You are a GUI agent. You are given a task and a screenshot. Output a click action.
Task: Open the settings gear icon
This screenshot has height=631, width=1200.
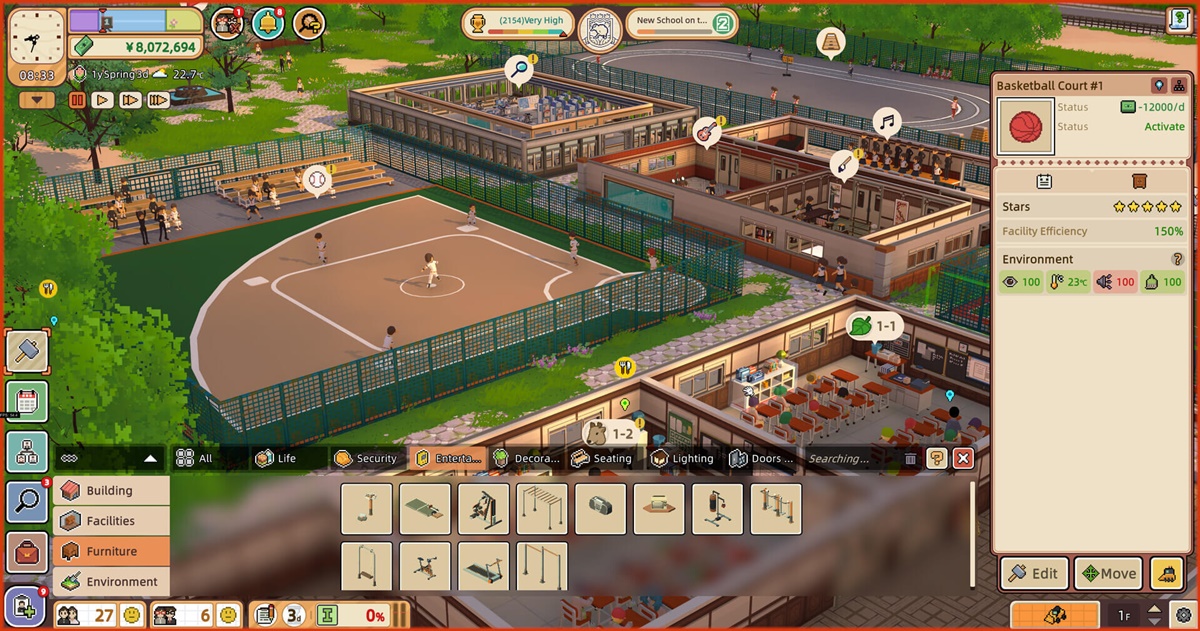point(1183,614)
